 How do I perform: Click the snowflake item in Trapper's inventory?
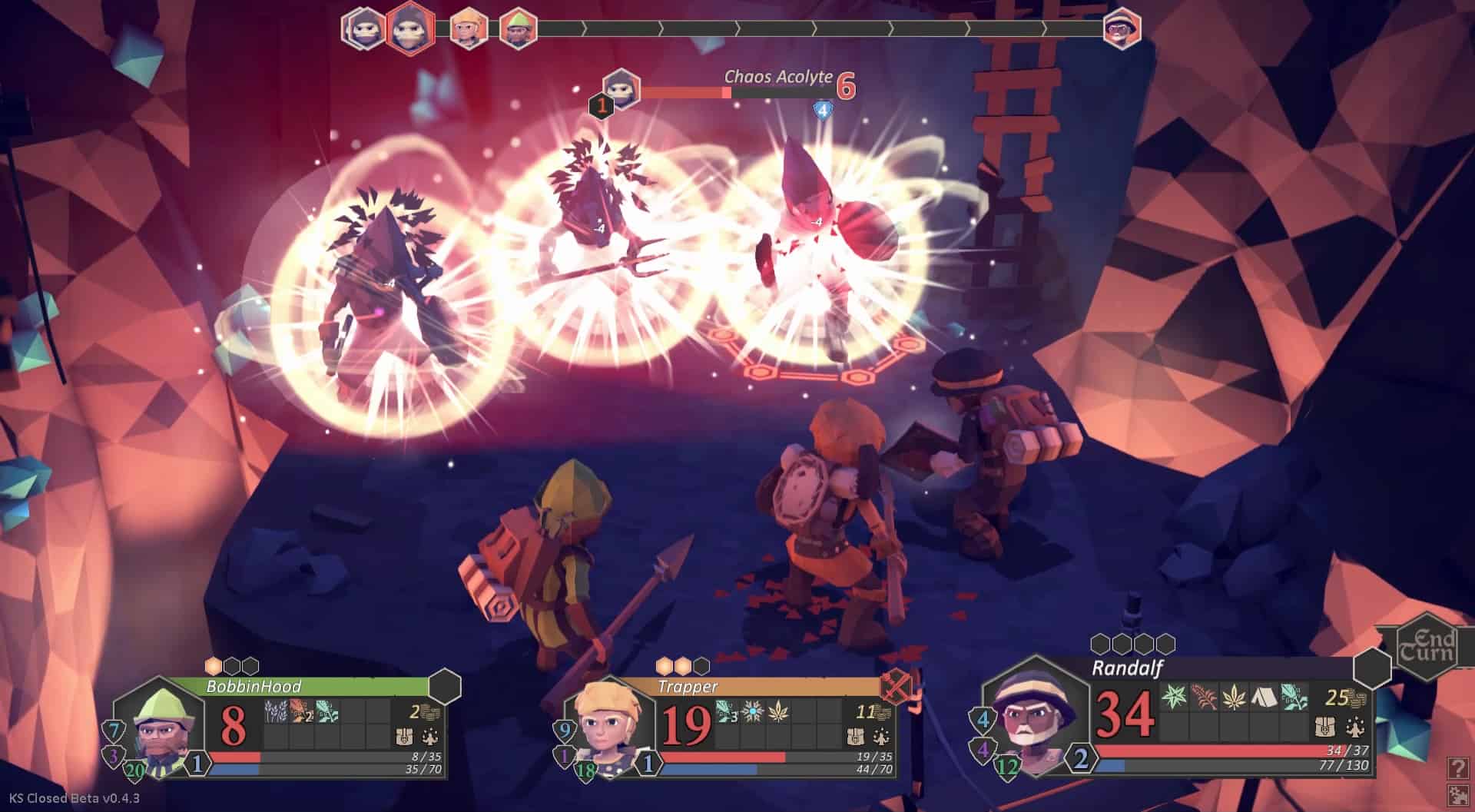pos(753,711)
